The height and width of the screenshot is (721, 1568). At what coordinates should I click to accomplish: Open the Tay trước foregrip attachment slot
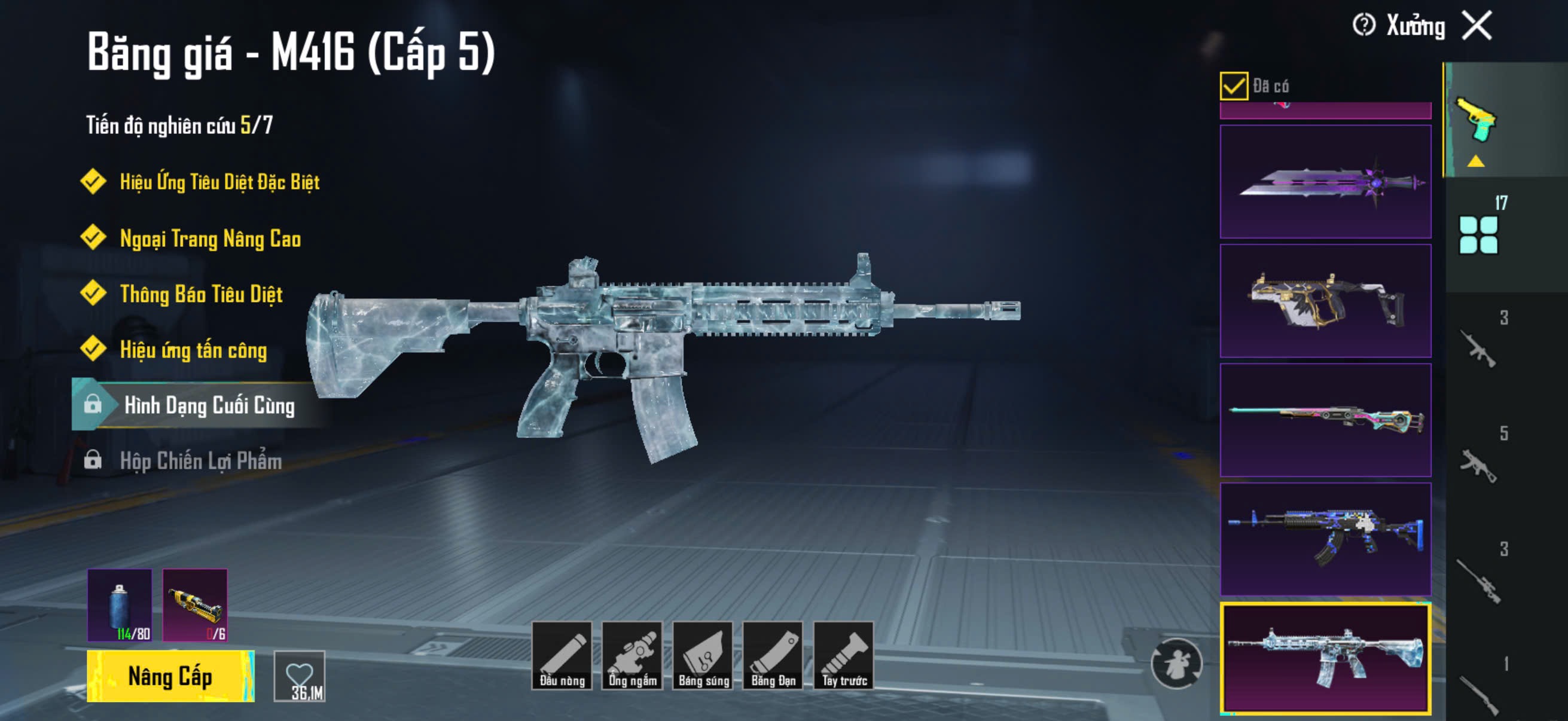(844, 655)
